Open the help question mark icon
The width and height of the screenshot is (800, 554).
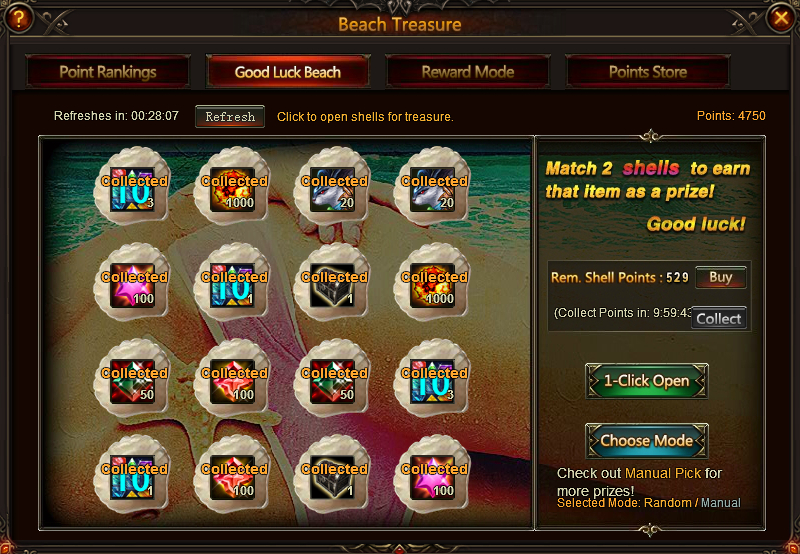point(18,18)
